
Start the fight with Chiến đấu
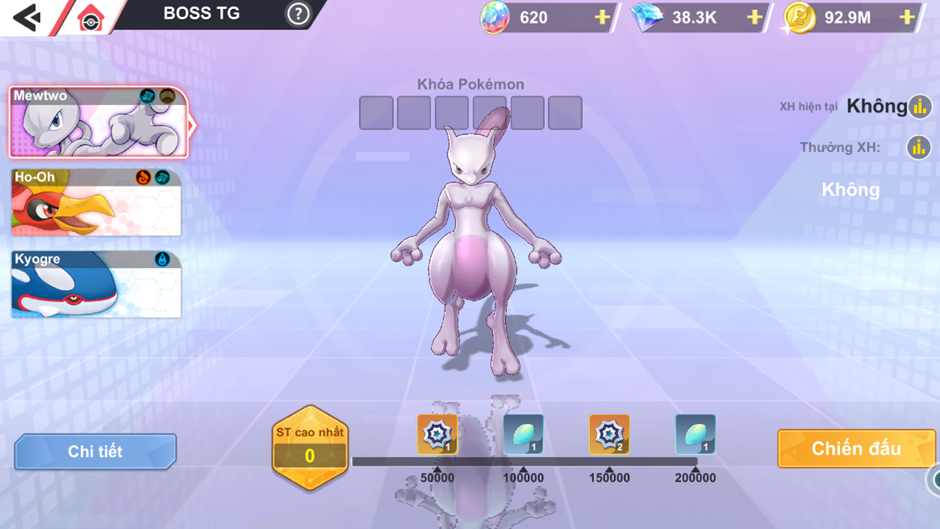[x=856, y=449]
